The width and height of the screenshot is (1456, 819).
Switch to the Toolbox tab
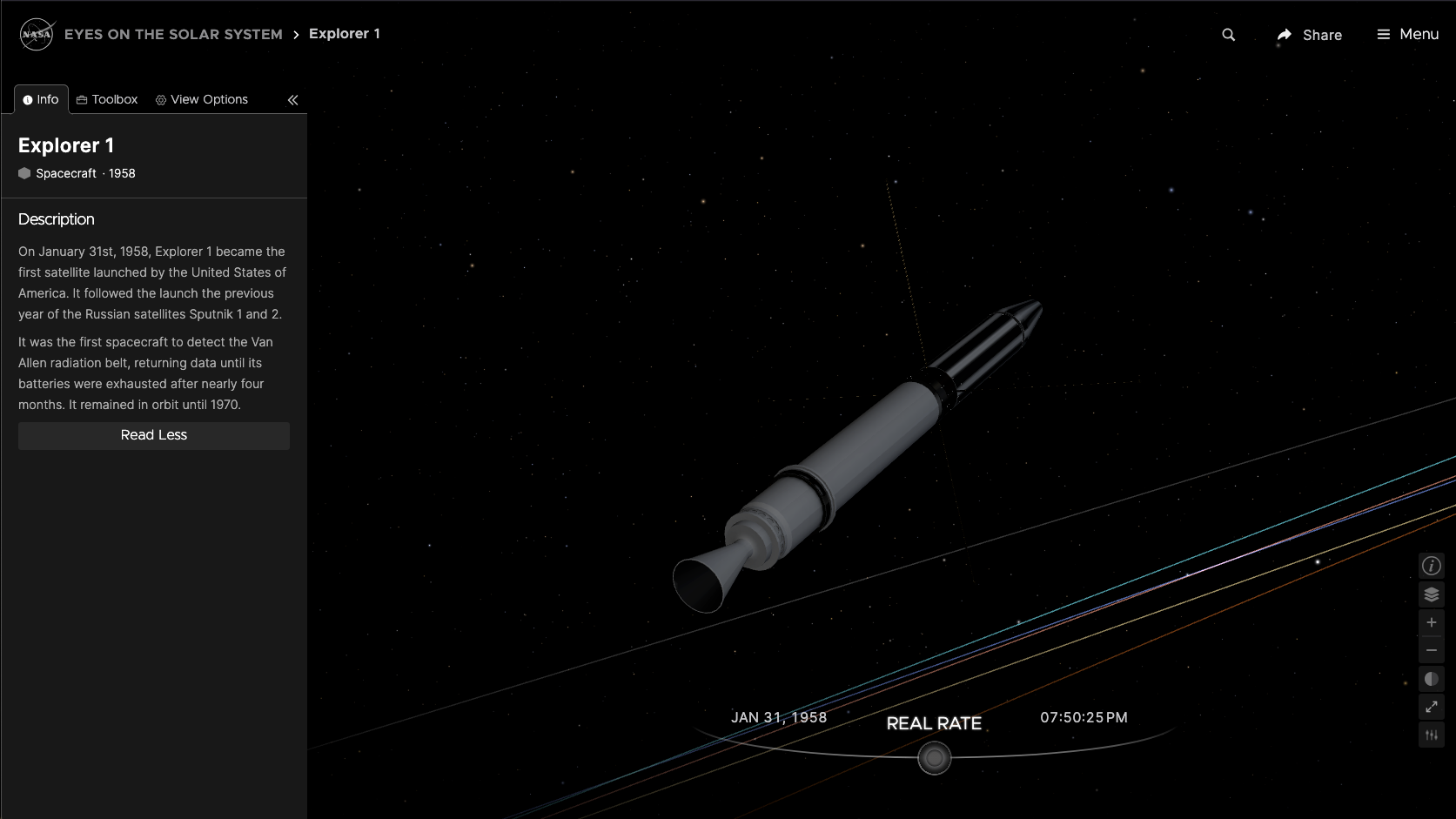[x=106, y=98]
